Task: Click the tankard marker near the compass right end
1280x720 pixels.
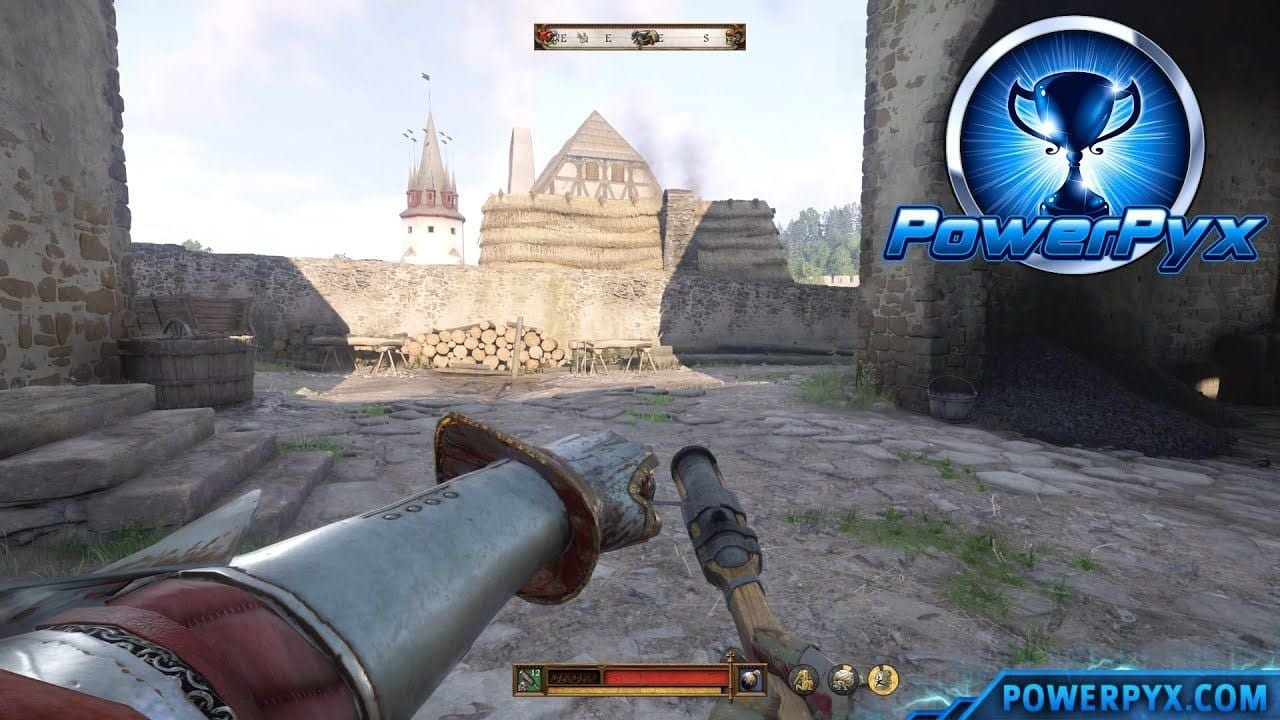Action: click(x=730, y=38)
